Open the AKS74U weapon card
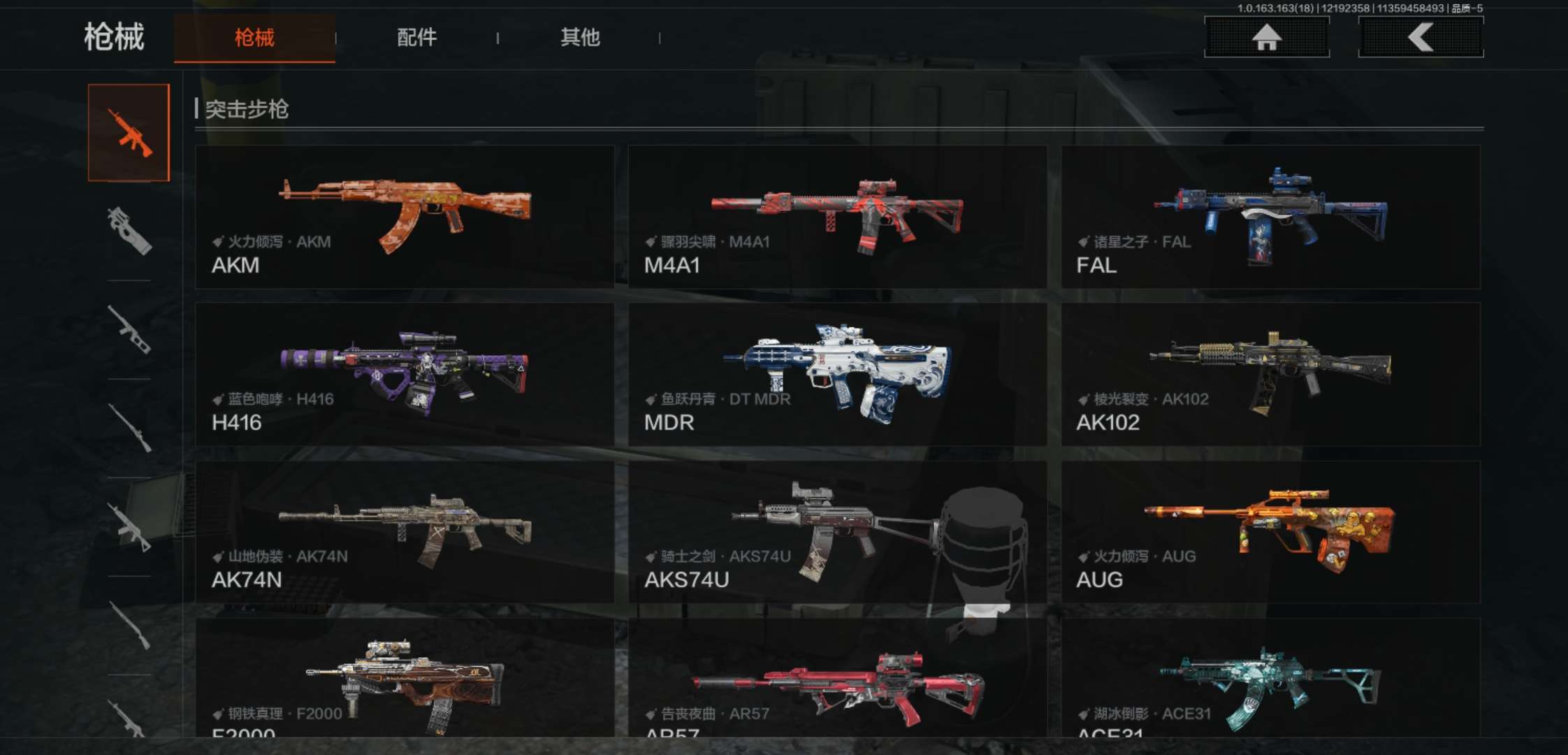 pos(837,531)
